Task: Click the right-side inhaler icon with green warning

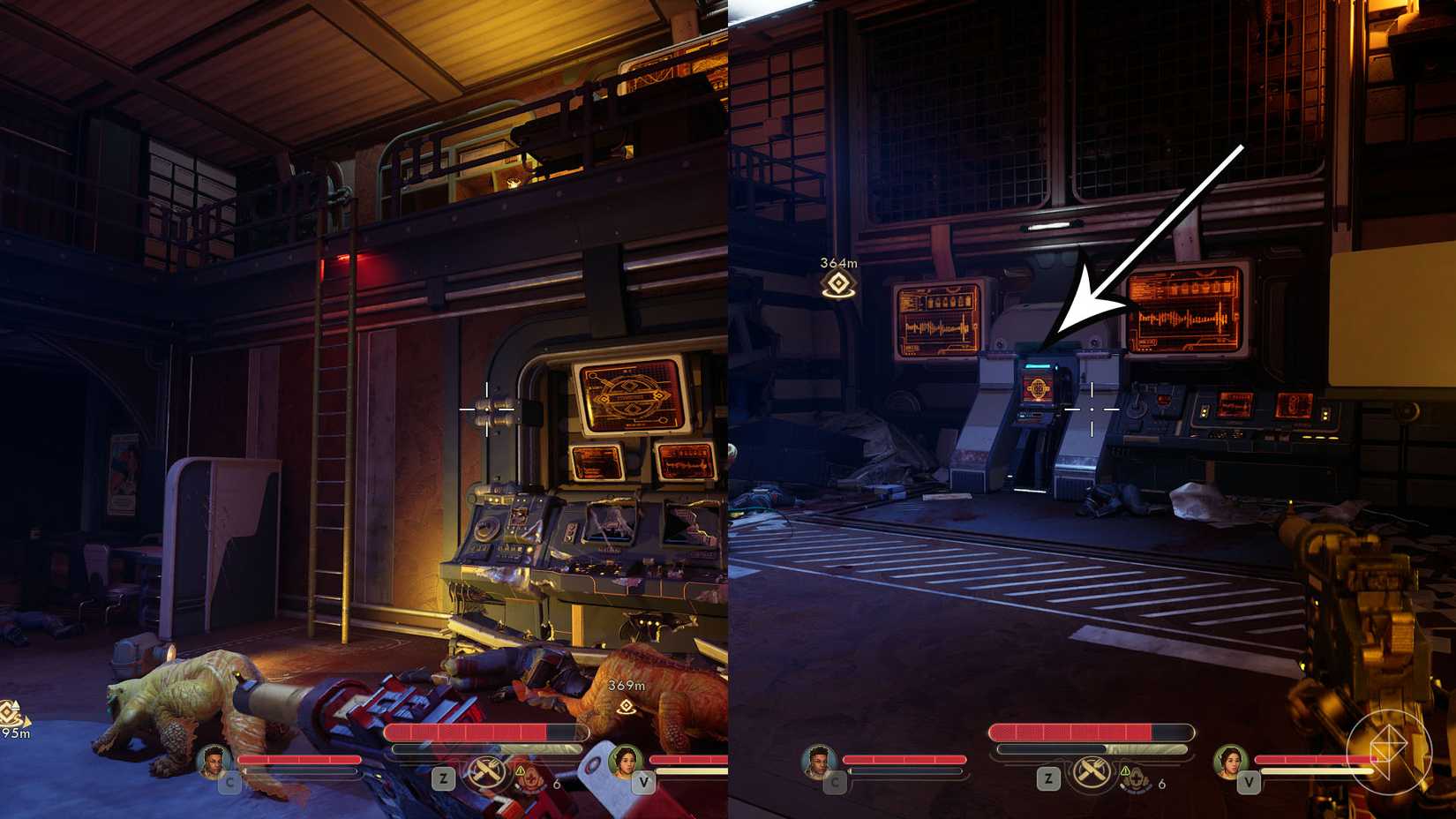Action: 1135,779
